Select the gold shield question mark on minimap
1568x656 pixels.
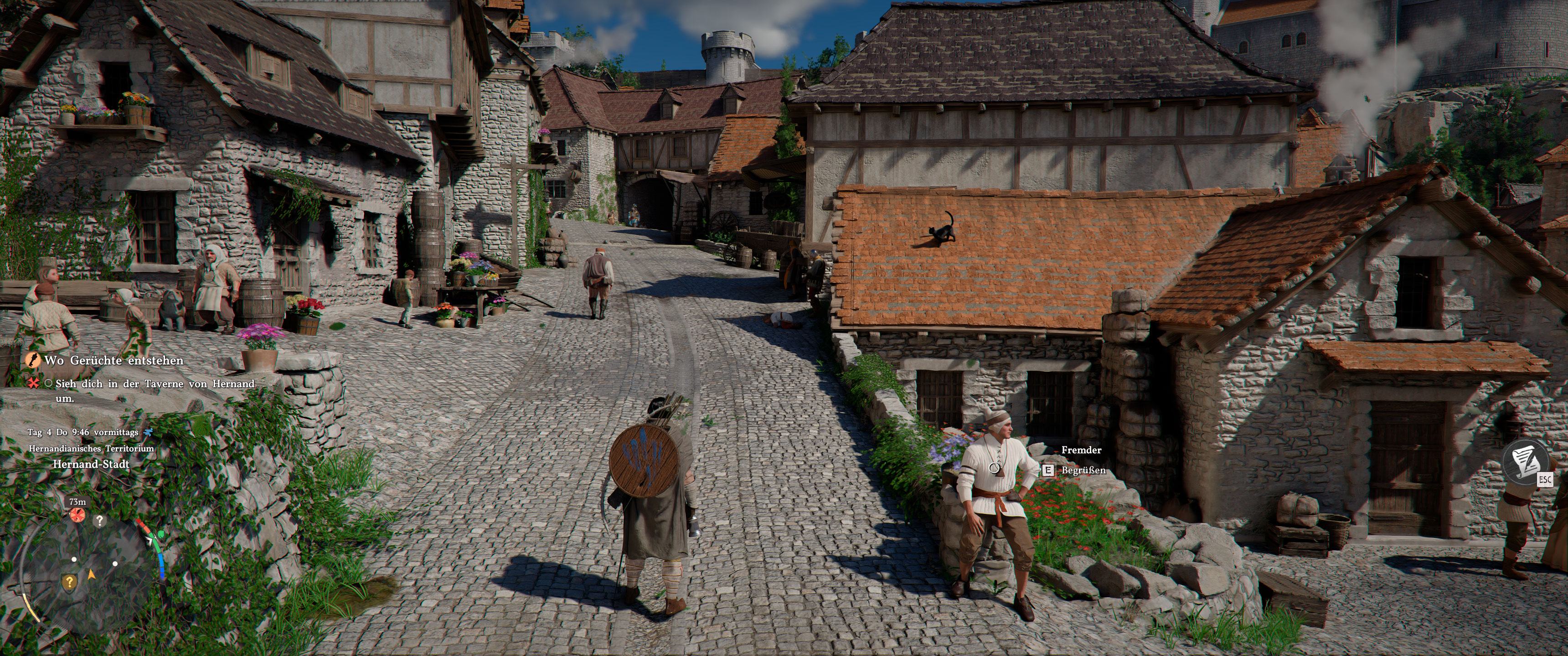tap(69, 582)
